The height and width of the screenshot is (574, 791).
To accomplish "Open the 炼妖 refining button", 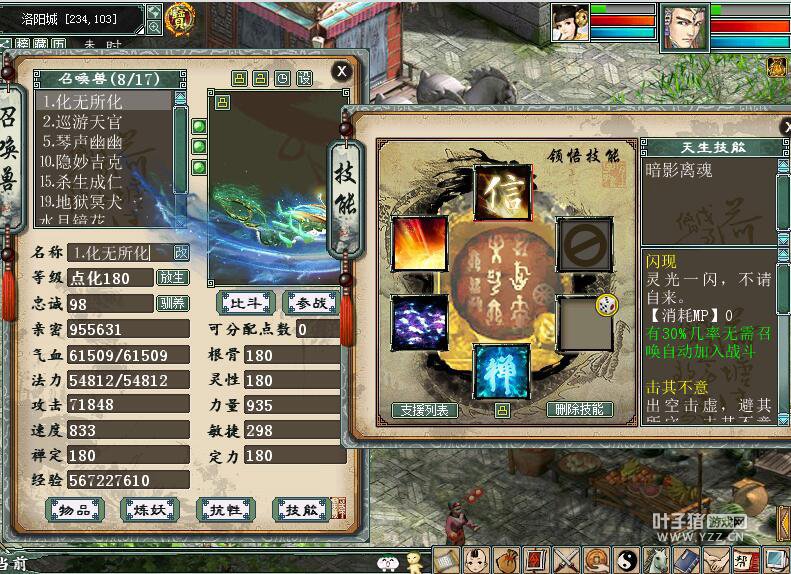I will tap(149, 509).
